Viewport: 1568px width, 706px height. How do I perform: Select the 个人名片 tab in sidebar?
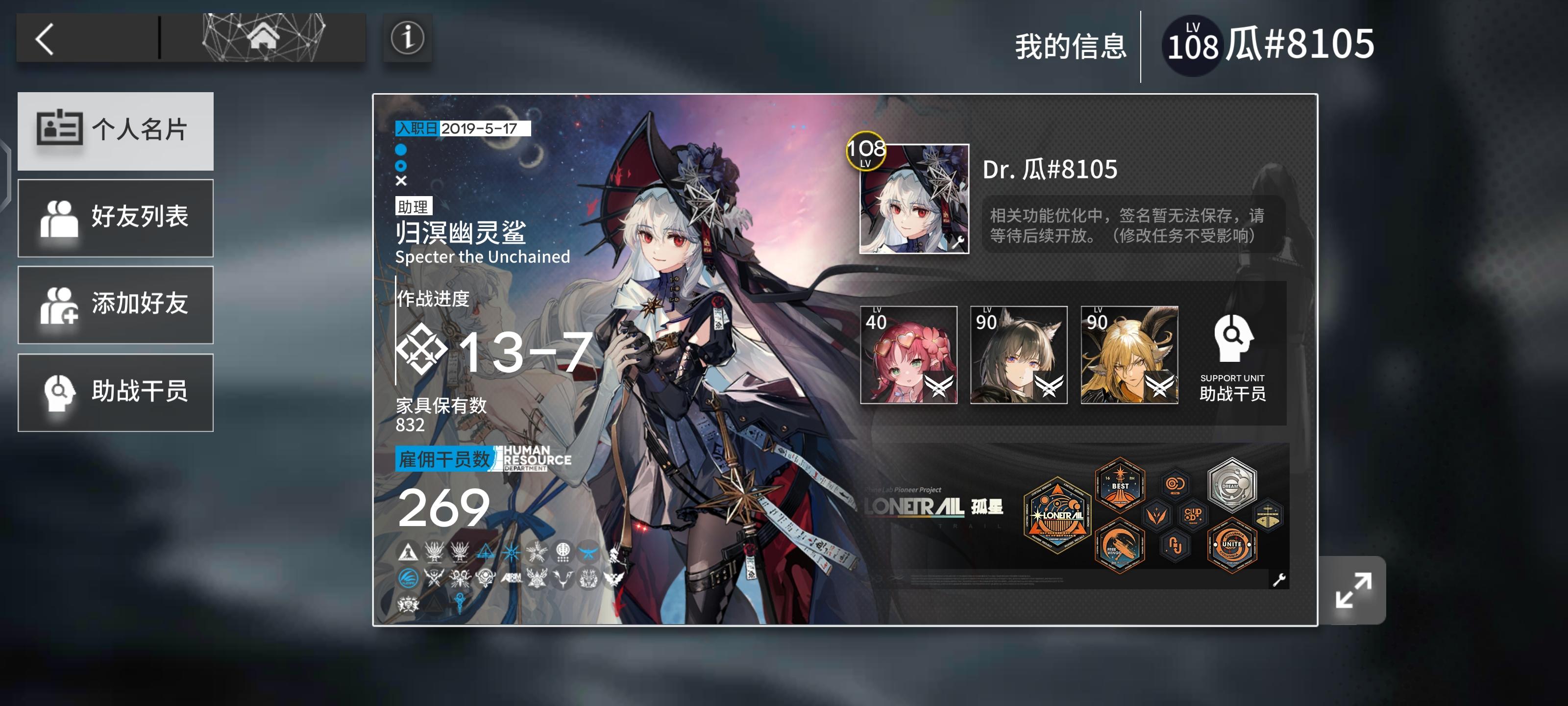pos(115,130)
